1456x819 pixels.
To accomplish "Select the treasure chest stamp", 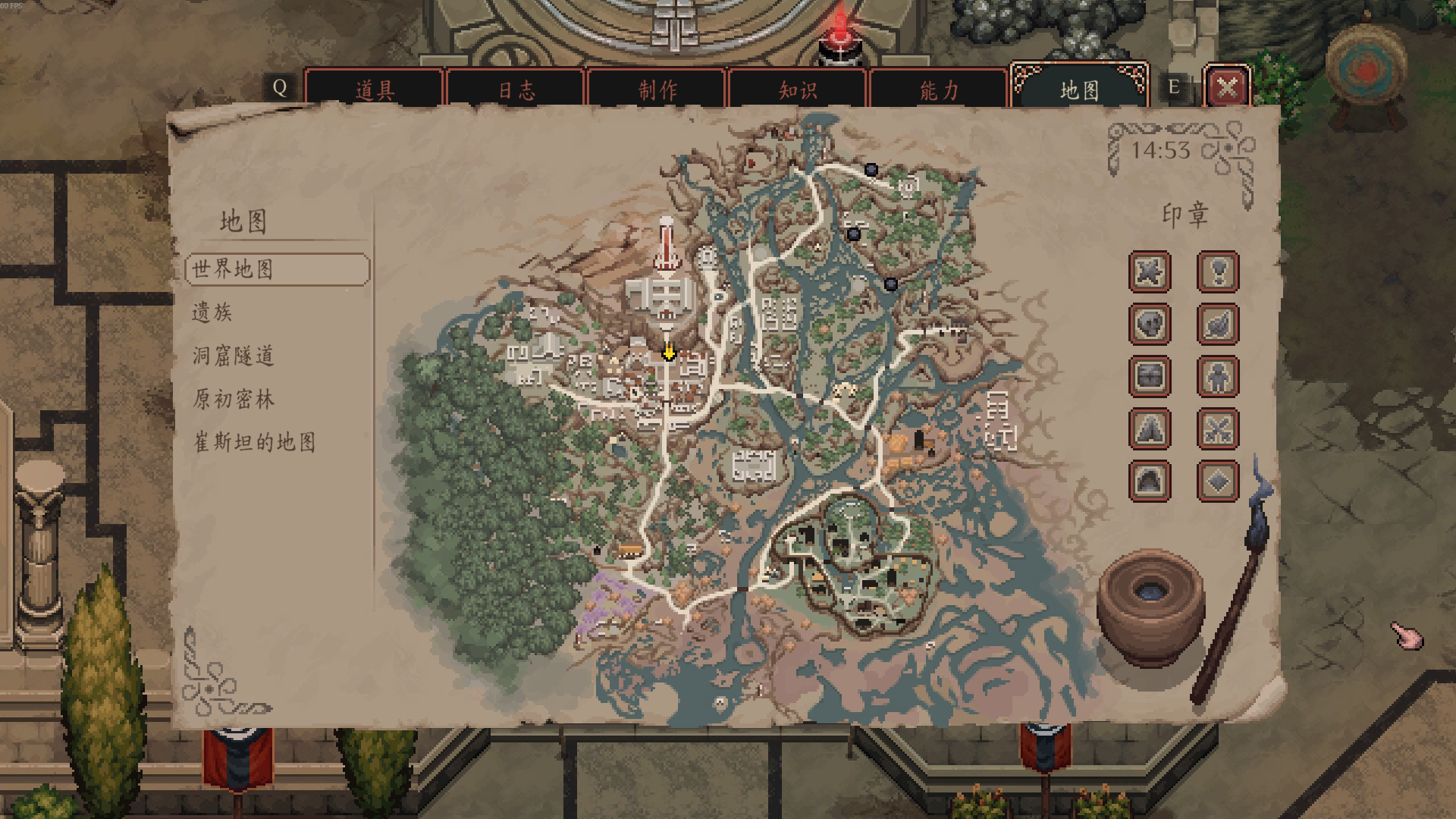I will click(x=1150, y=376).
